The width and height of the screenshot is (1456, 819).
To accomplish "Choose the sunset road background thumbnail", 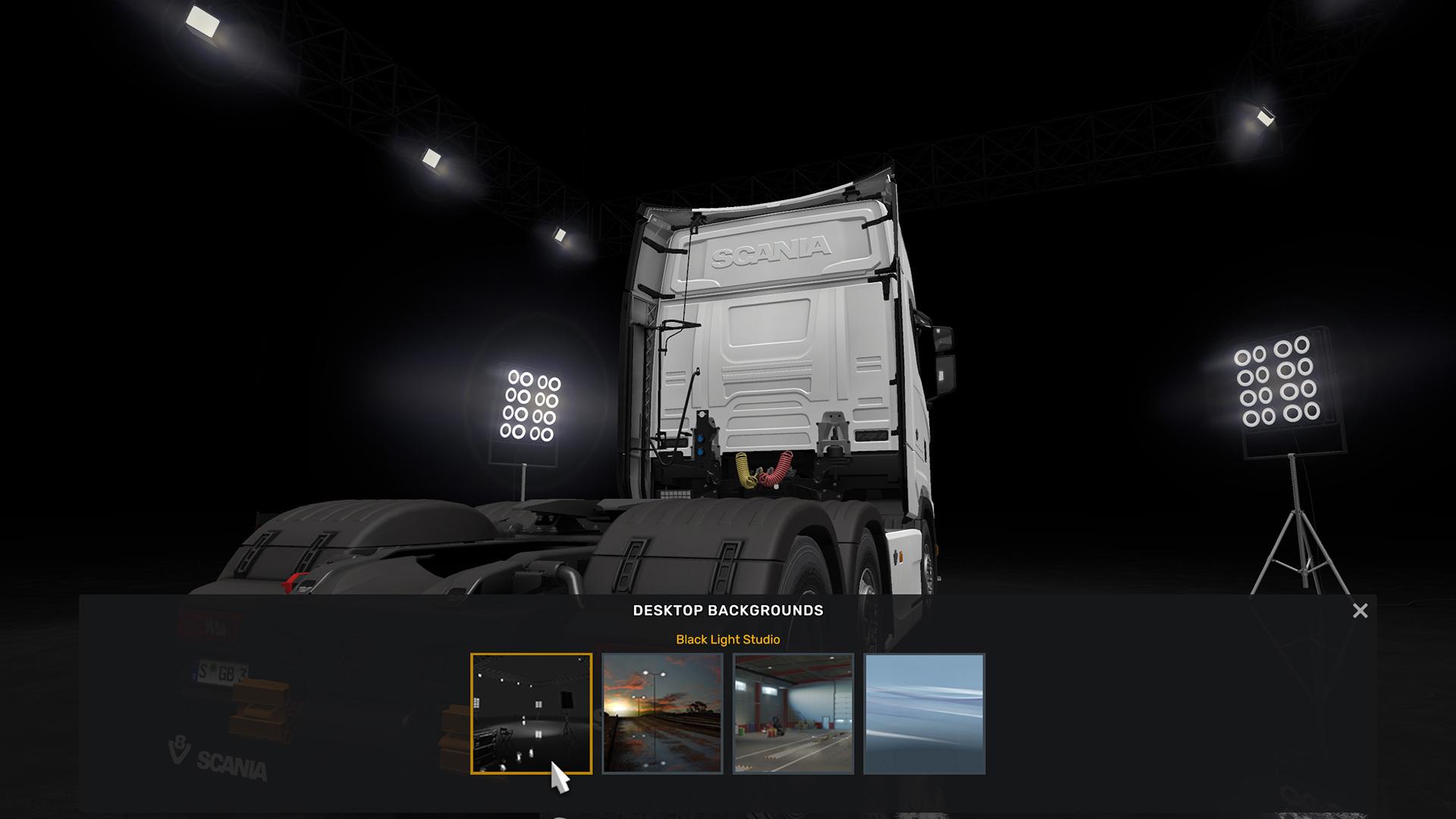I will tap(662, 713).
